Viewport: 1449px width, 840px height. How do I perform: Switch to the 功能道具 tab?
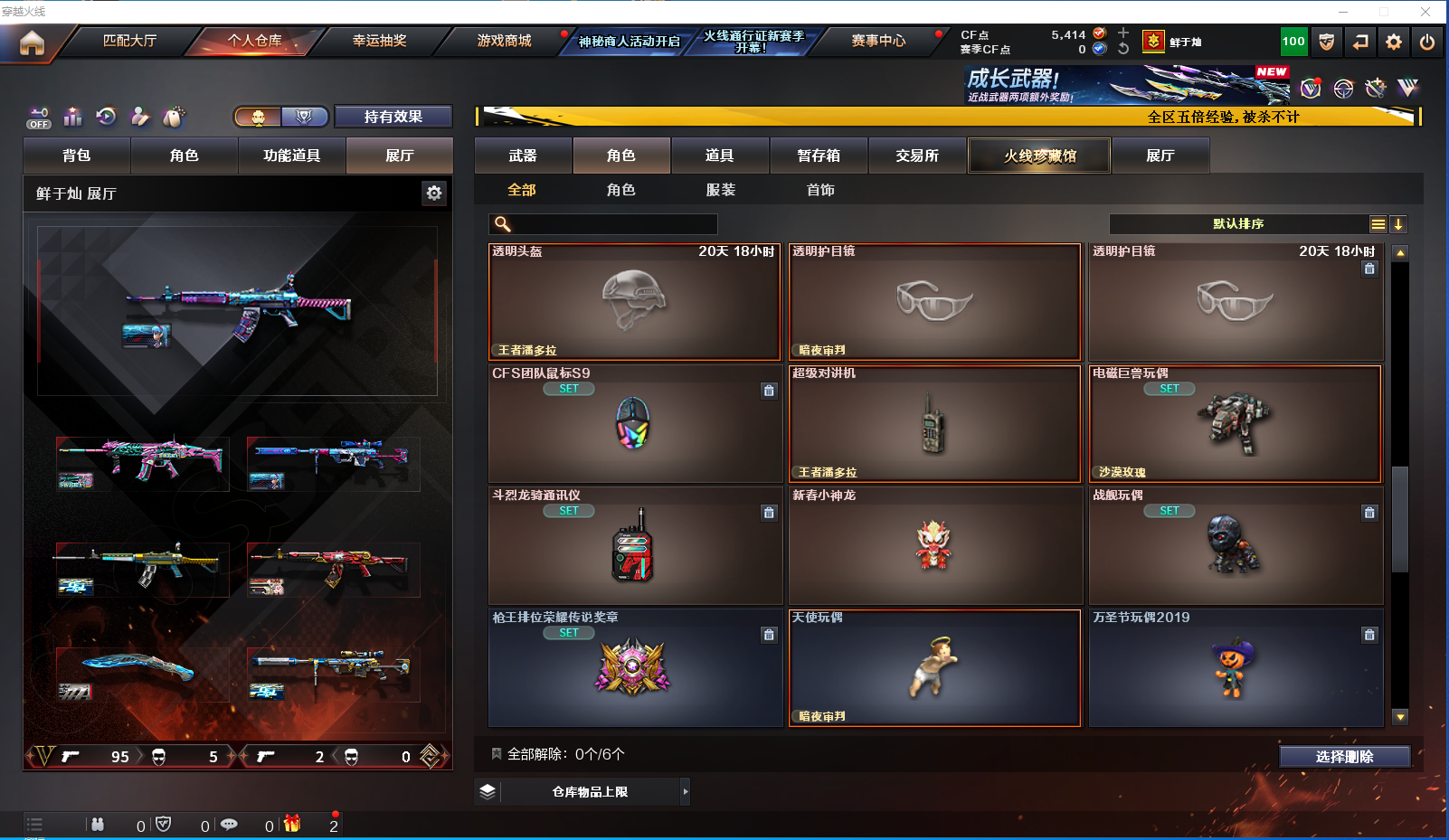point(291,156)
